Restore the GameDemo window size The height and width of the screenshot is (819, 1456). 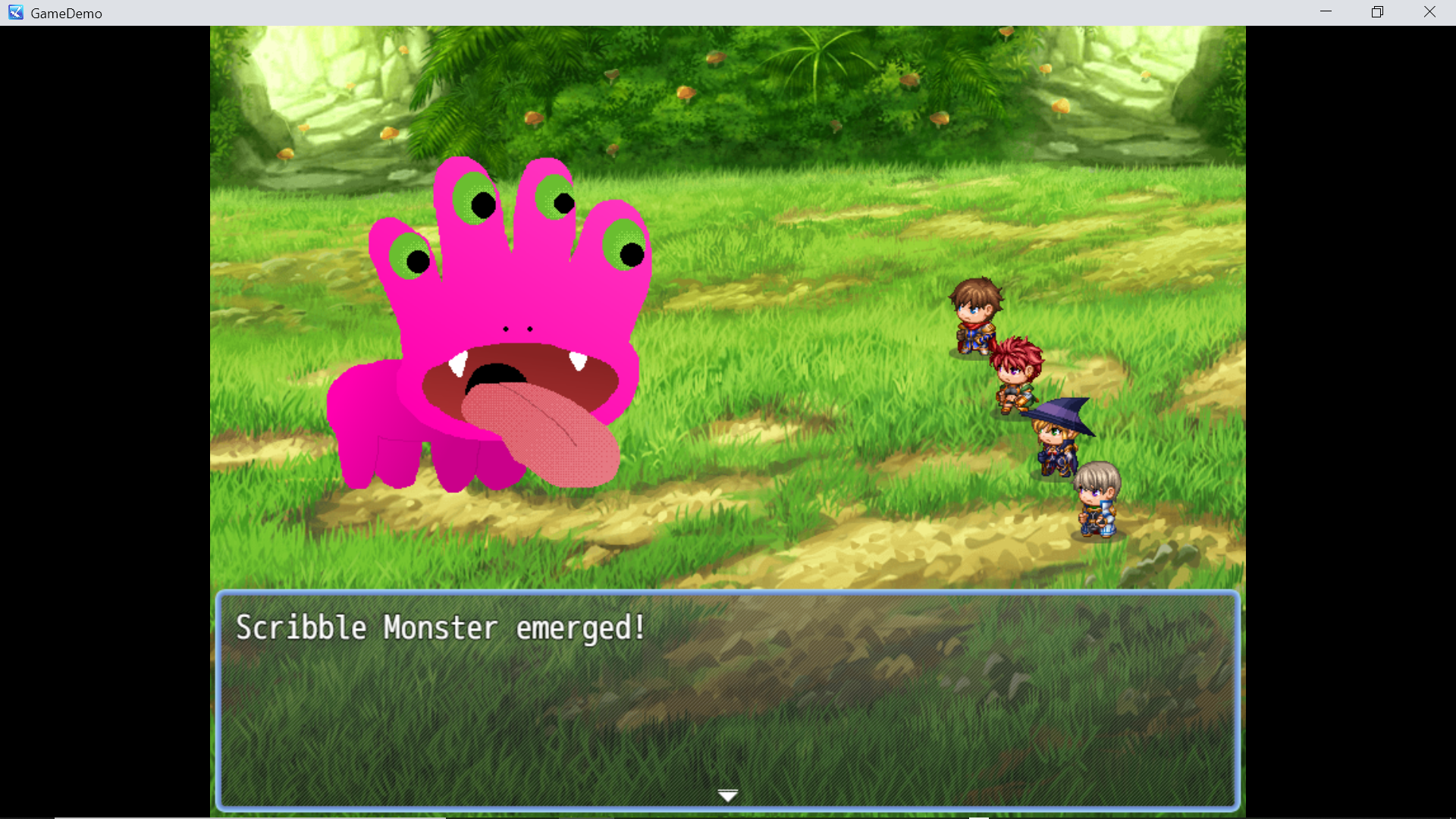pyautogui.click(x=1376, y=12)
